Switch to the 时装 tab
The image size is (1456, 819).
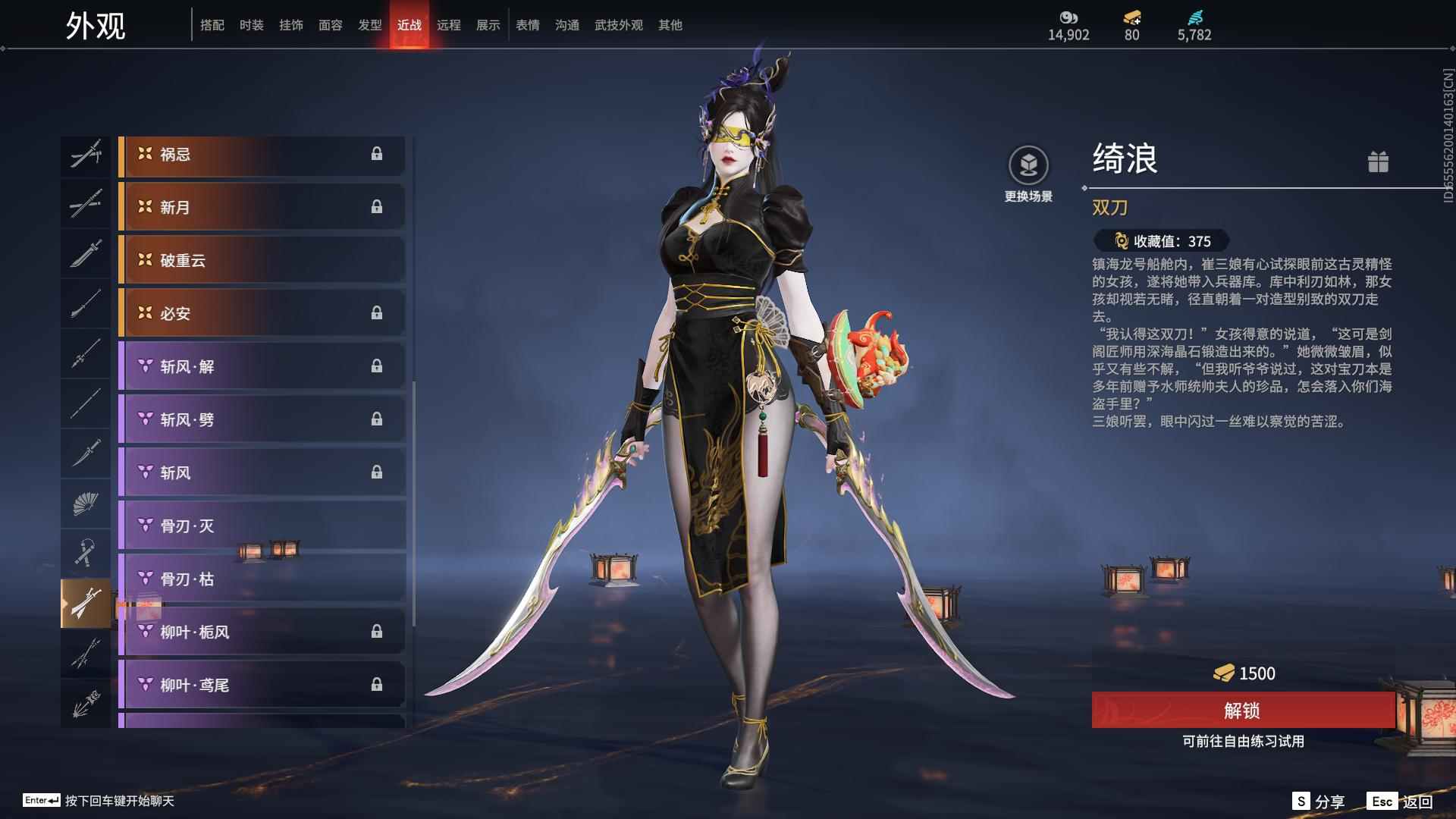(251, 24)
